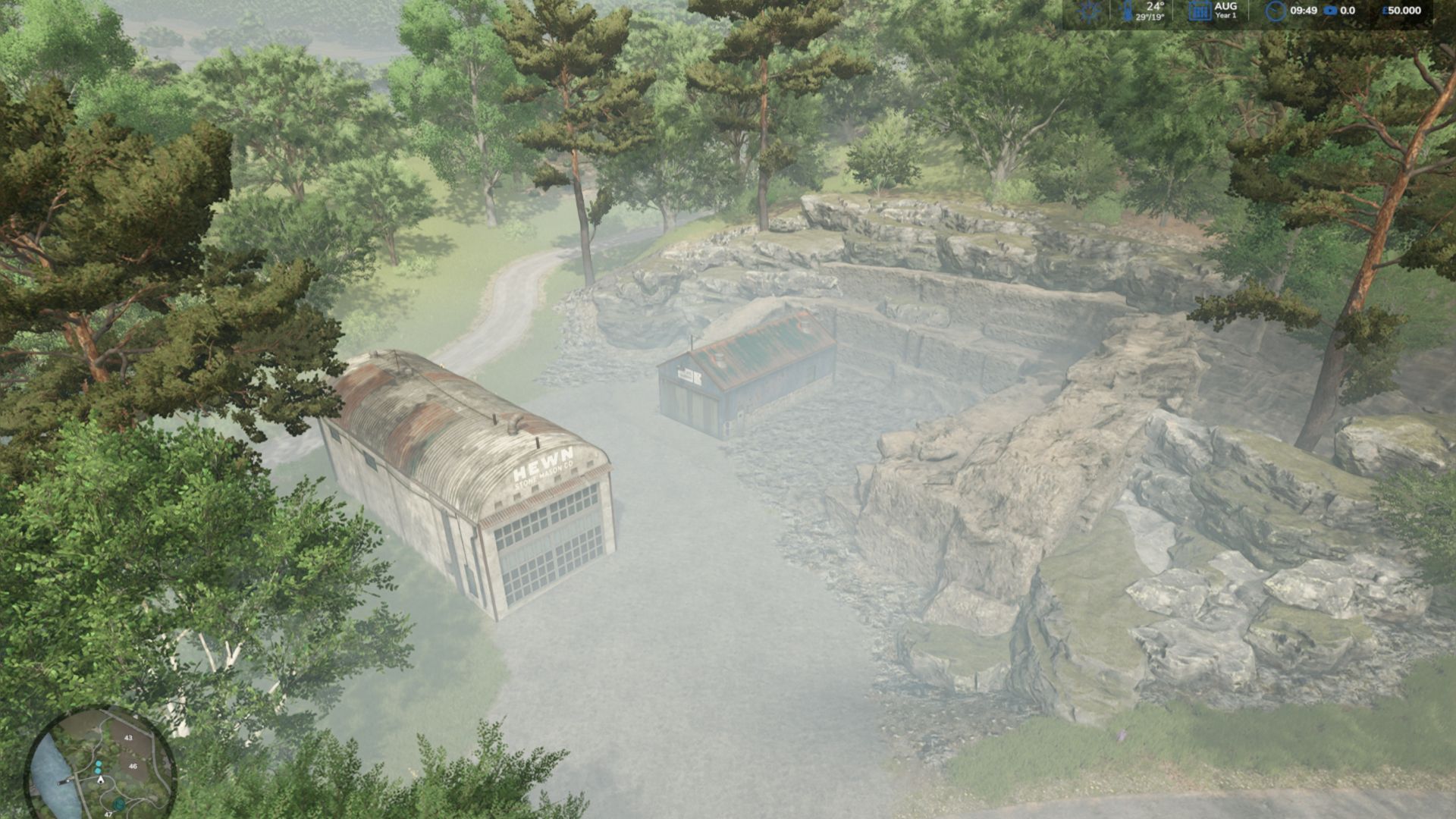Click the blue thermometer icon
The height and width of the screenshot is (819, 1456).
coord(1128,11)
